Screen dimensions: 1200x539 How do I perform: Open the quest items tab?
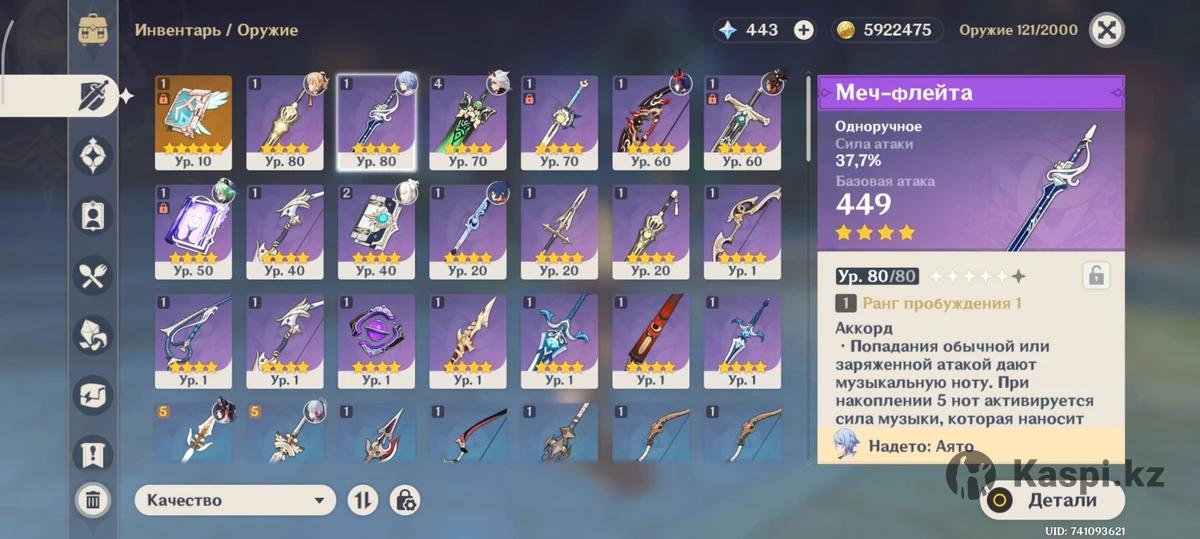(x=94, y=454)
